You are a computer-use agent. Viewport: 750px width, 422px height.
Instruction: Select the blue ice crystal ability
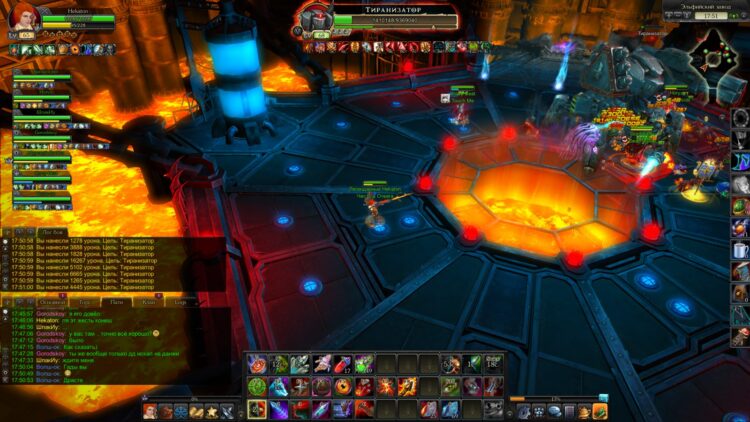coord(279,387)
